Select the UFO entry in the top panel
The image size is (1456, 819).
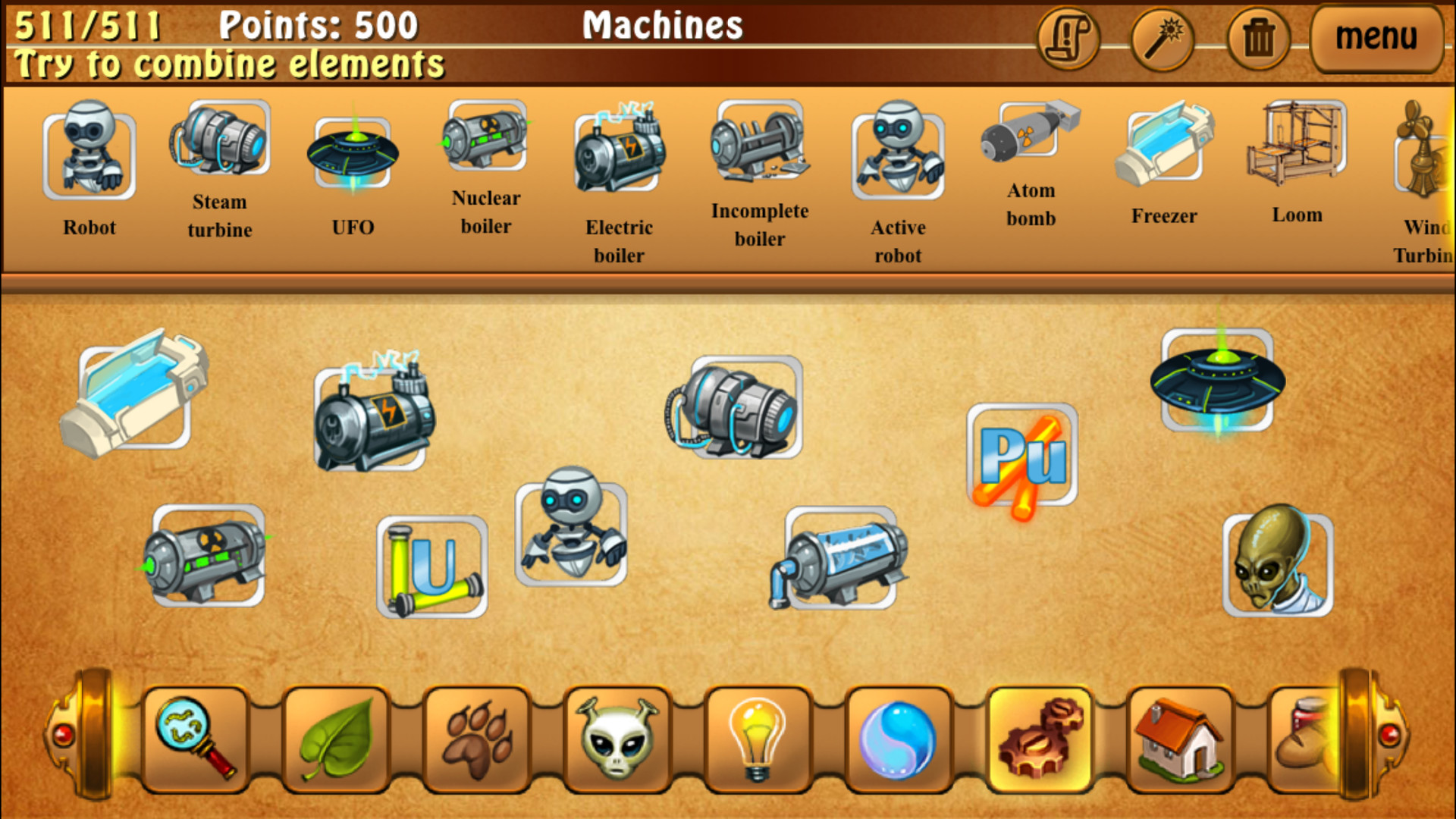352,148
